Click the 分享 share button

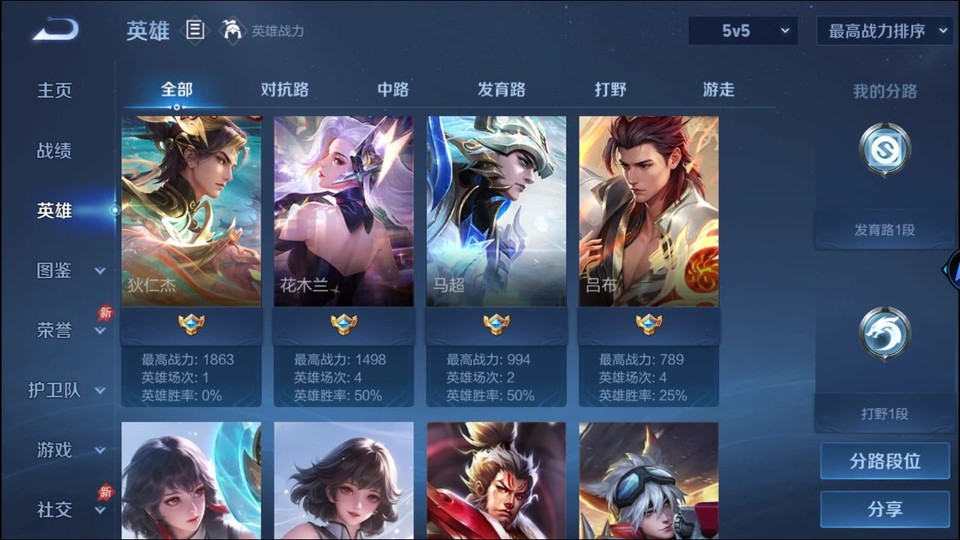[884, 509]
